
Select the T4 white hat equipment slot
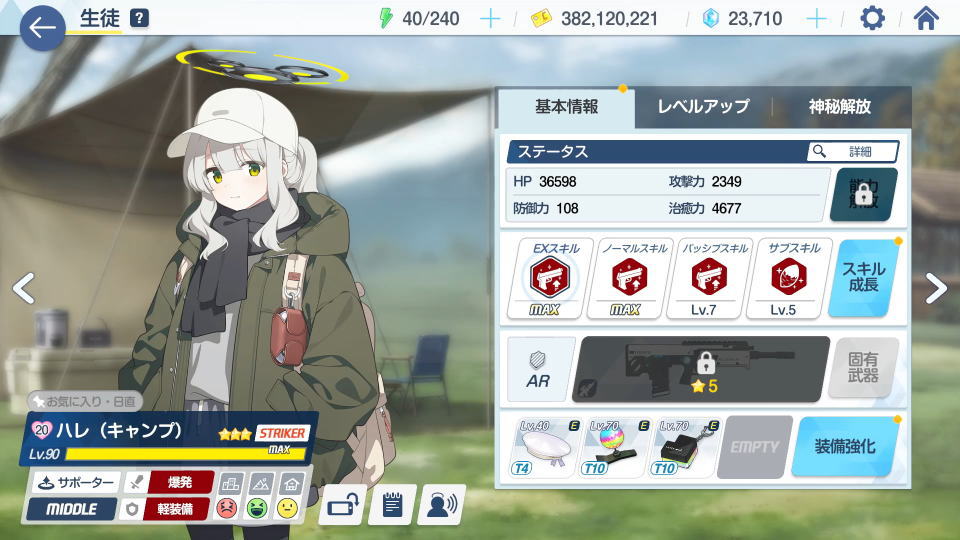click(x=547, y=446)
